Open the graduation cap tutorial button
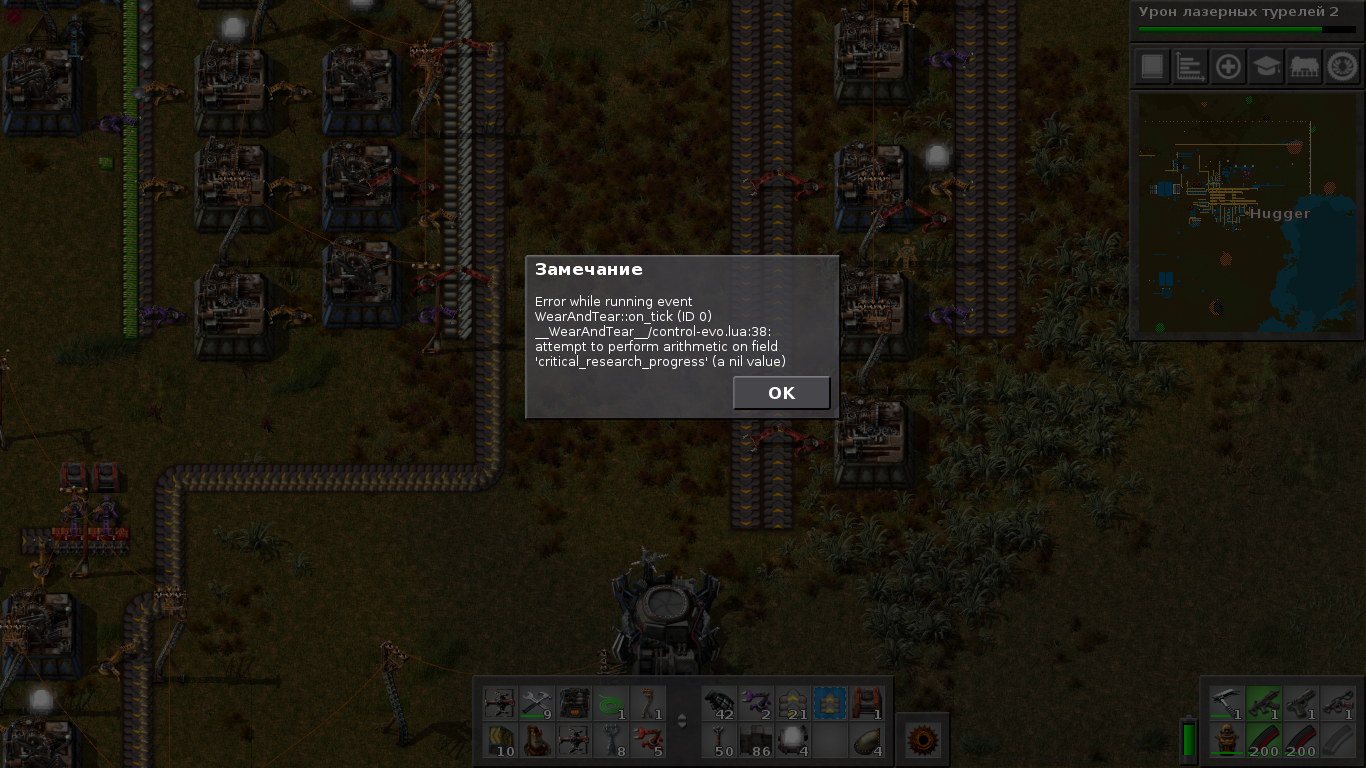 click(x=1267, y=67)
